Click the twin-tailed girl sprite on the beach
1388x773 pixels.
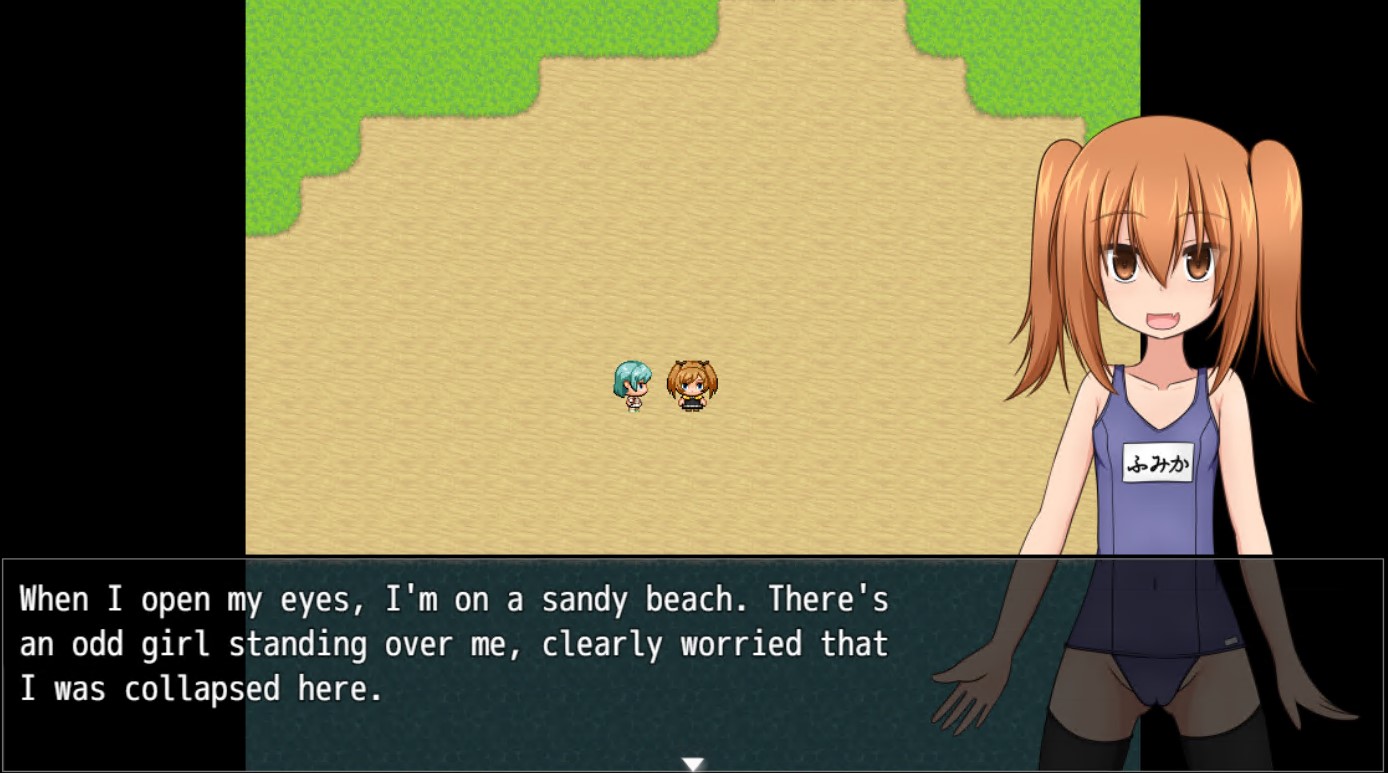point(694,382)
